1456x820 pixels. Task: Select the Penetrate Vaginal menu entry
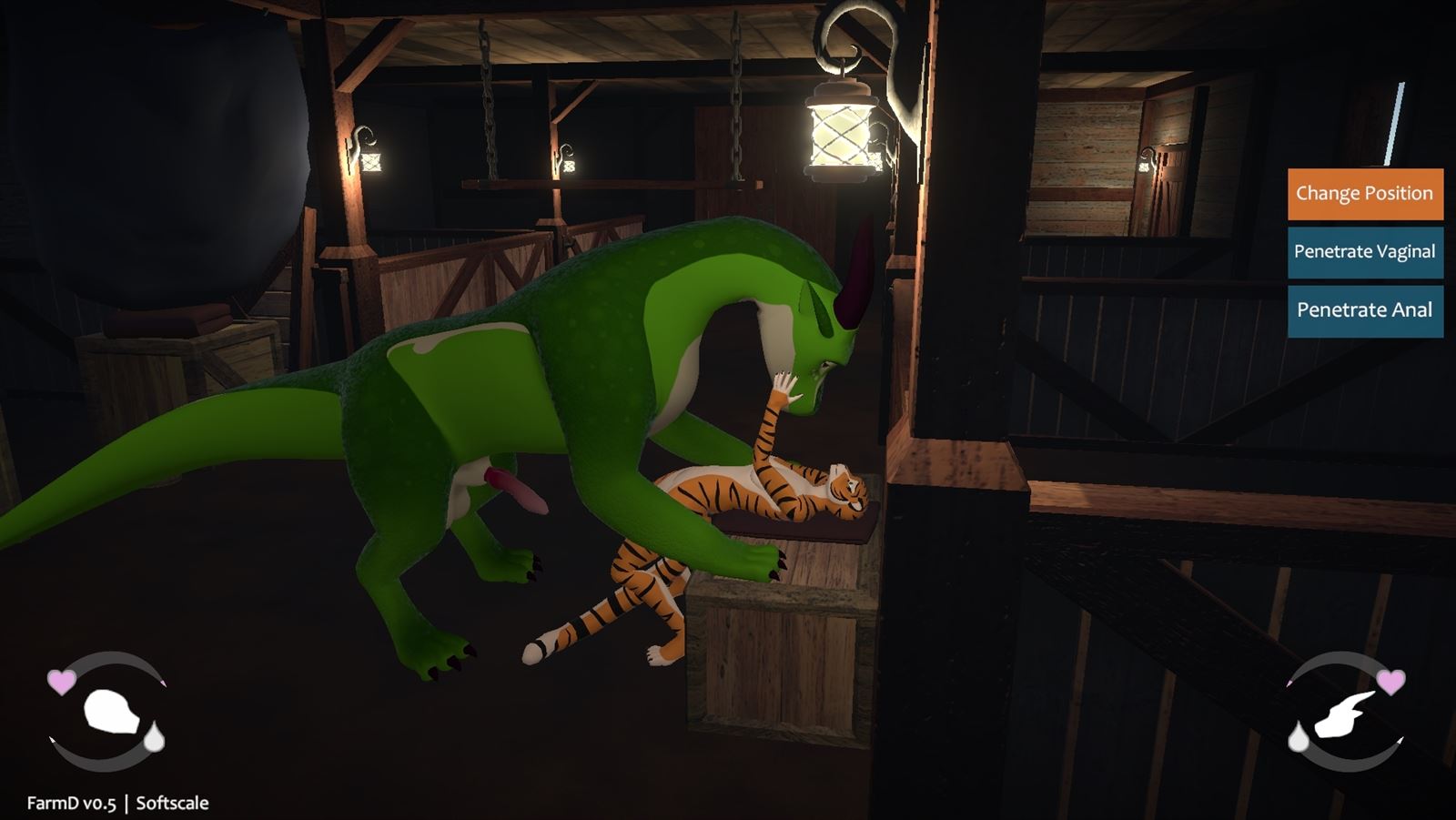pos(1364,251)
